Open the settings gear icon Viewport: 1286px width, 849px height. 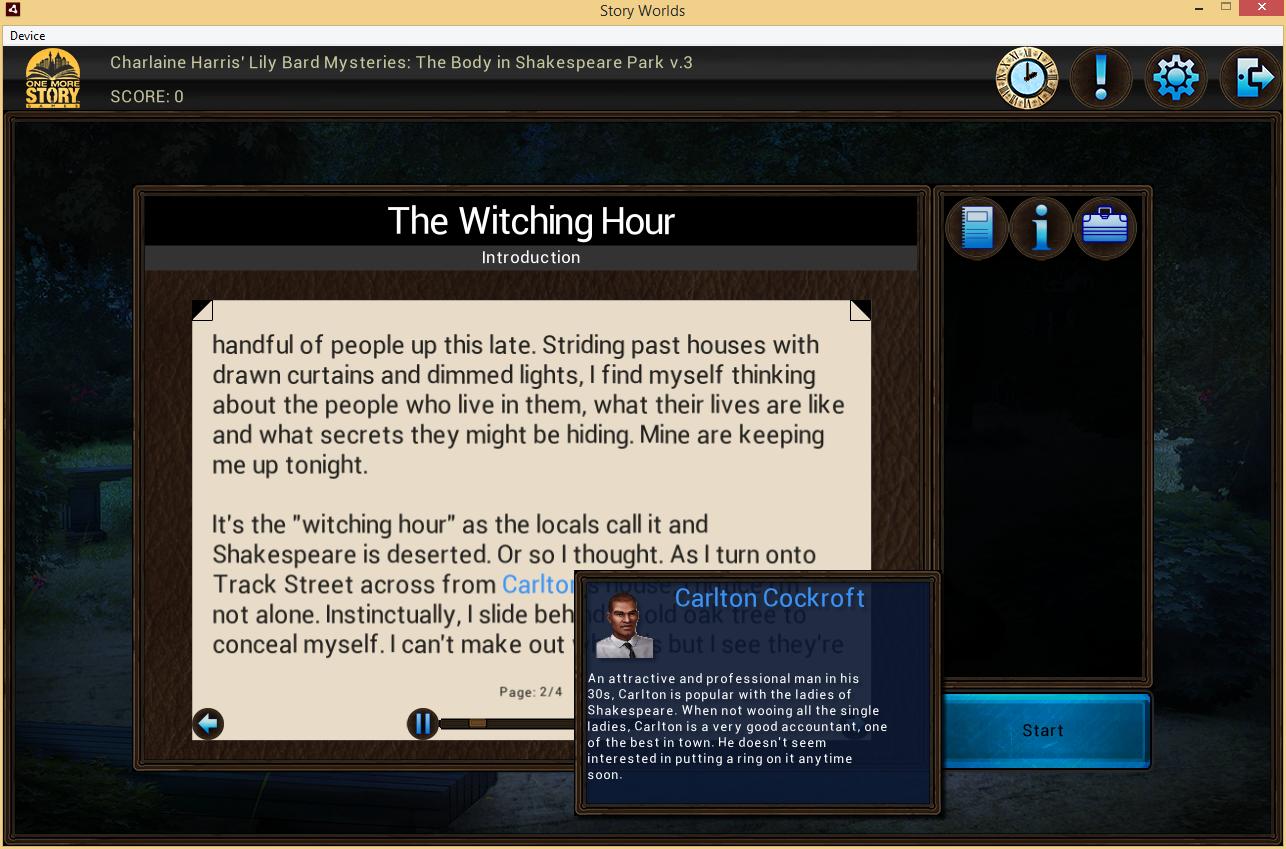coord(1175,77)
